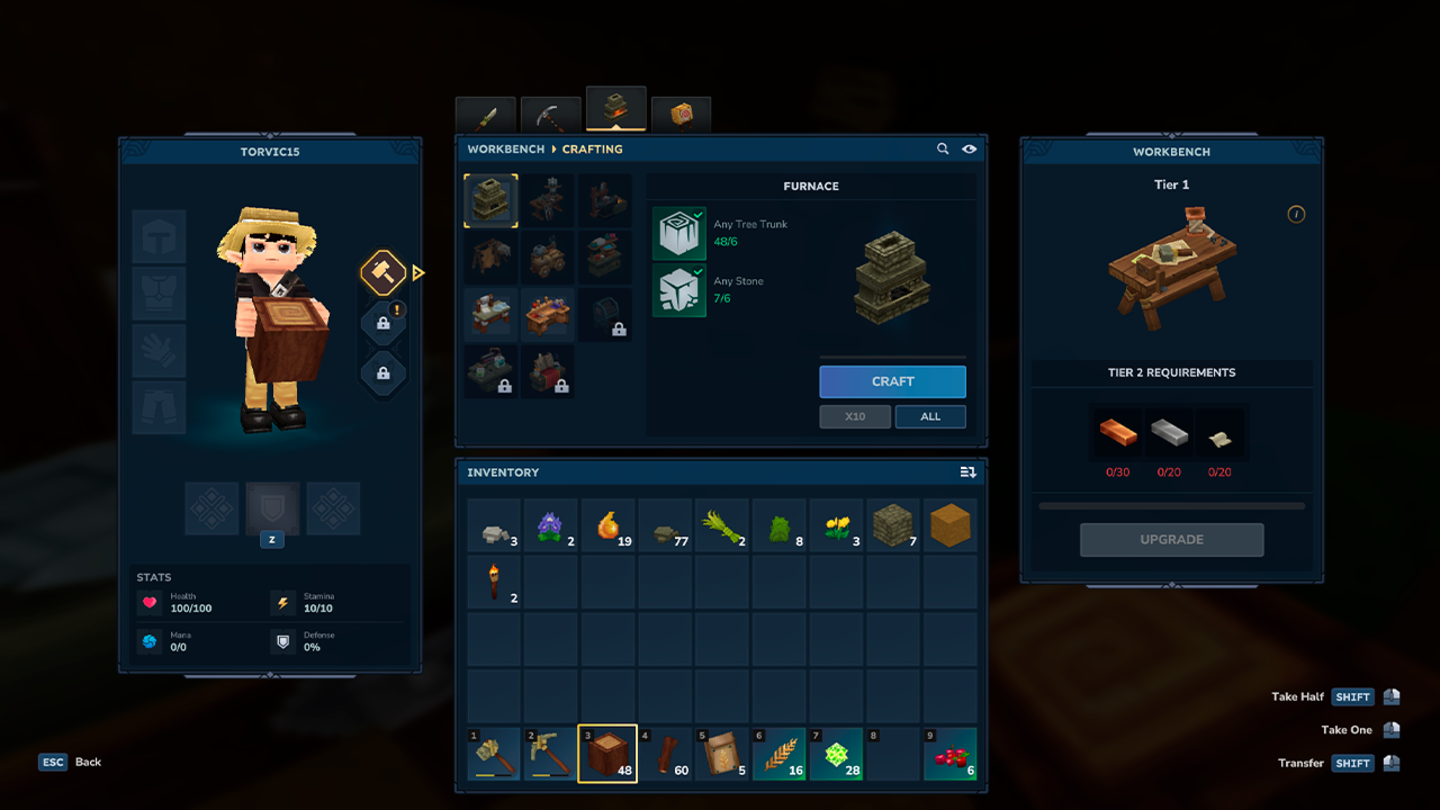
Task: Select the Furnace recipe in the crafting grid
Action: [x=491, y=200]
